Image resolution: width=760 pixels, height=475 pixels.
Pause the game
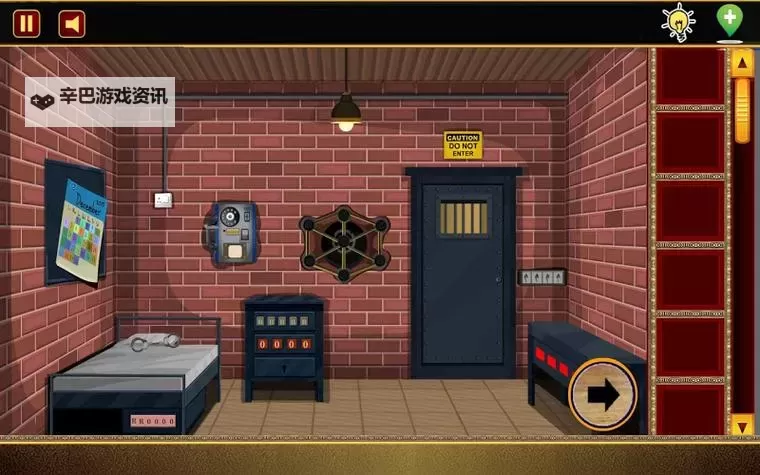click(x=26, y=23)
